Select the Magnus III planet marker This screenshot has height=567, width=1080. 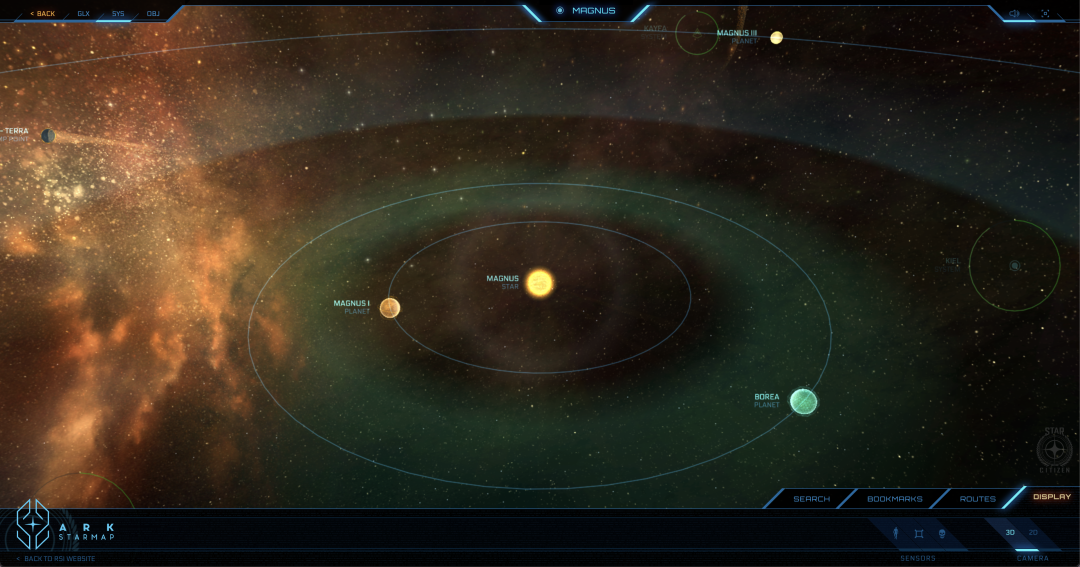tap(776, 38)
